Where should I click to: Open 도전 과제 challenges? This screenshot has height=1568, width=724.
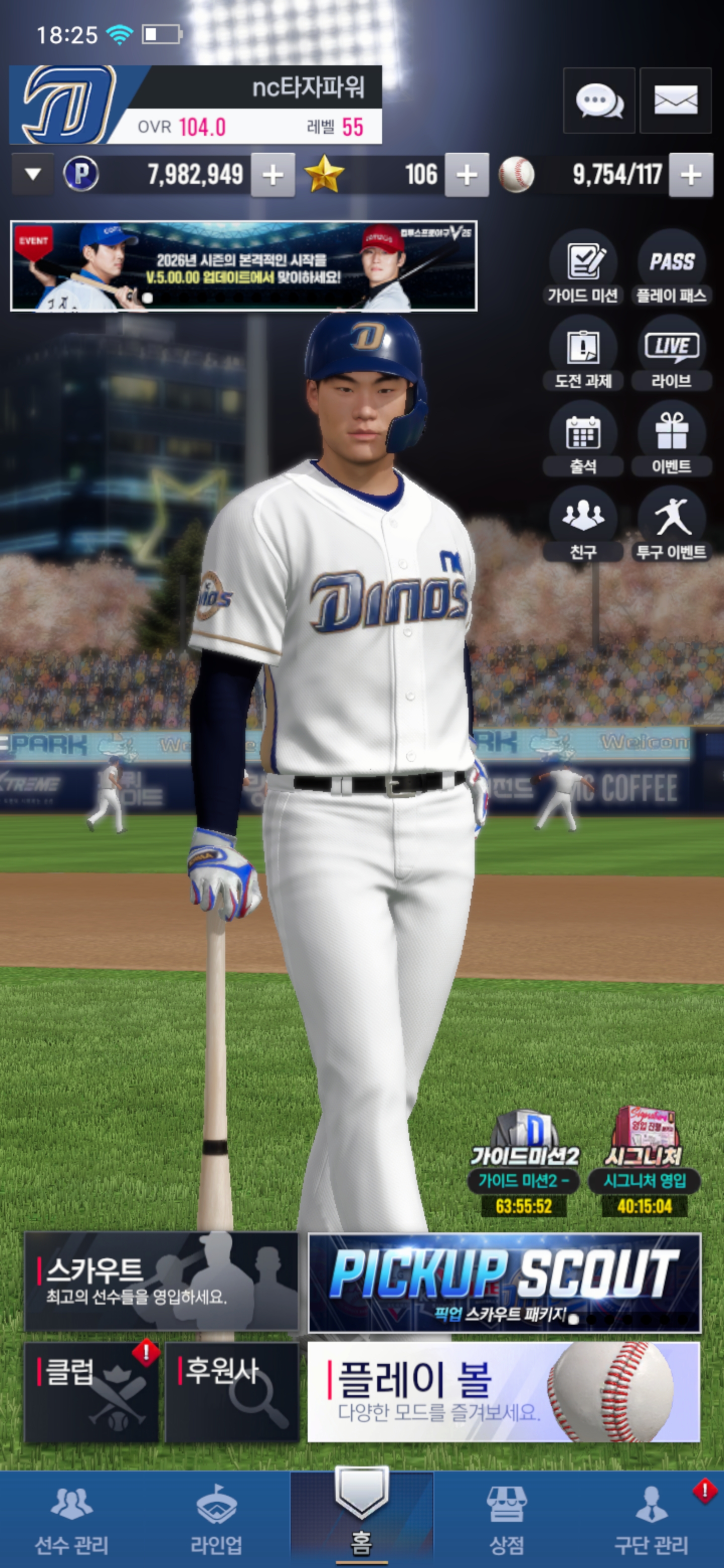pyautogui.click(x=583, y=353)
